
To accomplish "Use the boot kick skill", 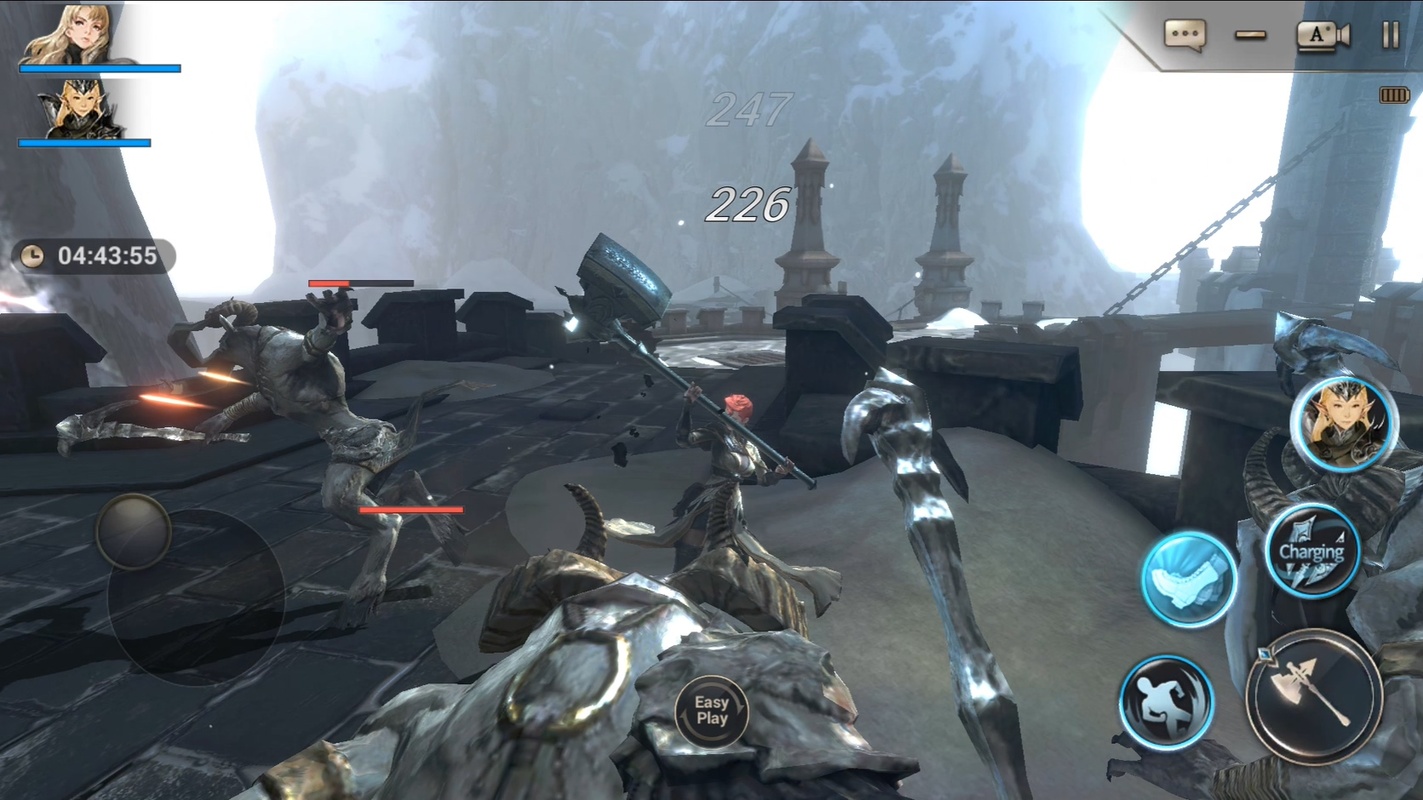I will coord(1189,579).
